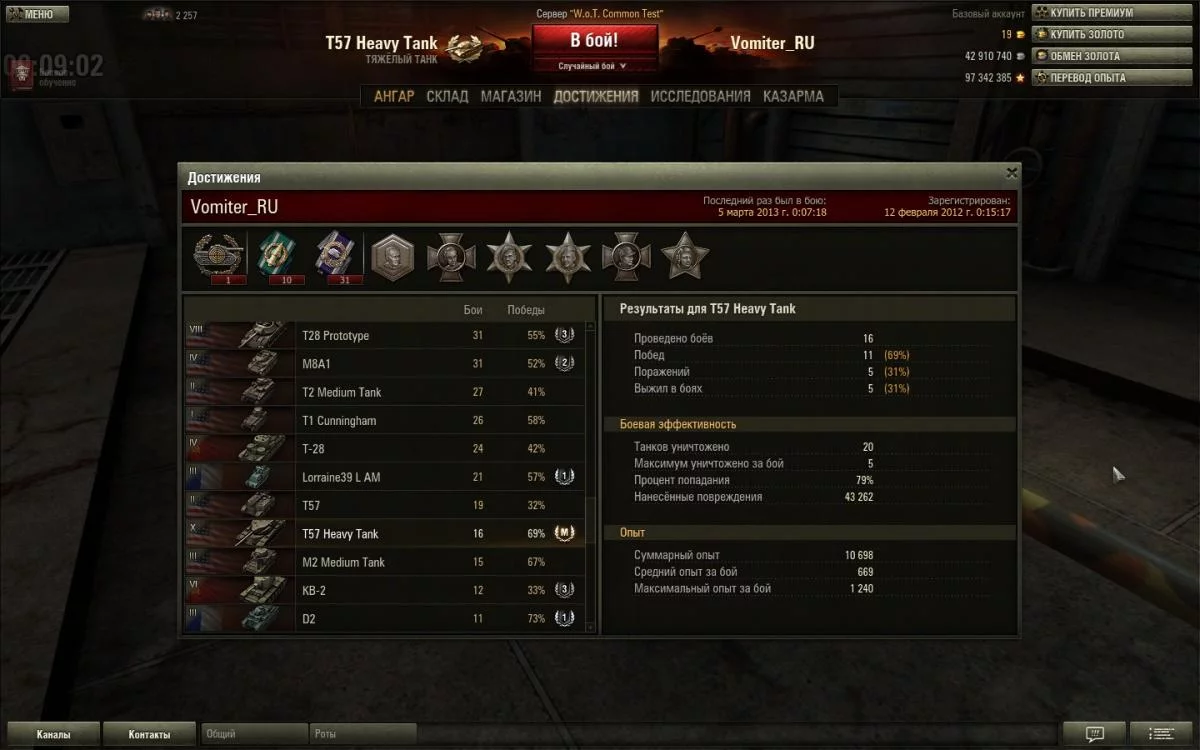
Task: Click Перевод опыта button
Action: 1084,77
